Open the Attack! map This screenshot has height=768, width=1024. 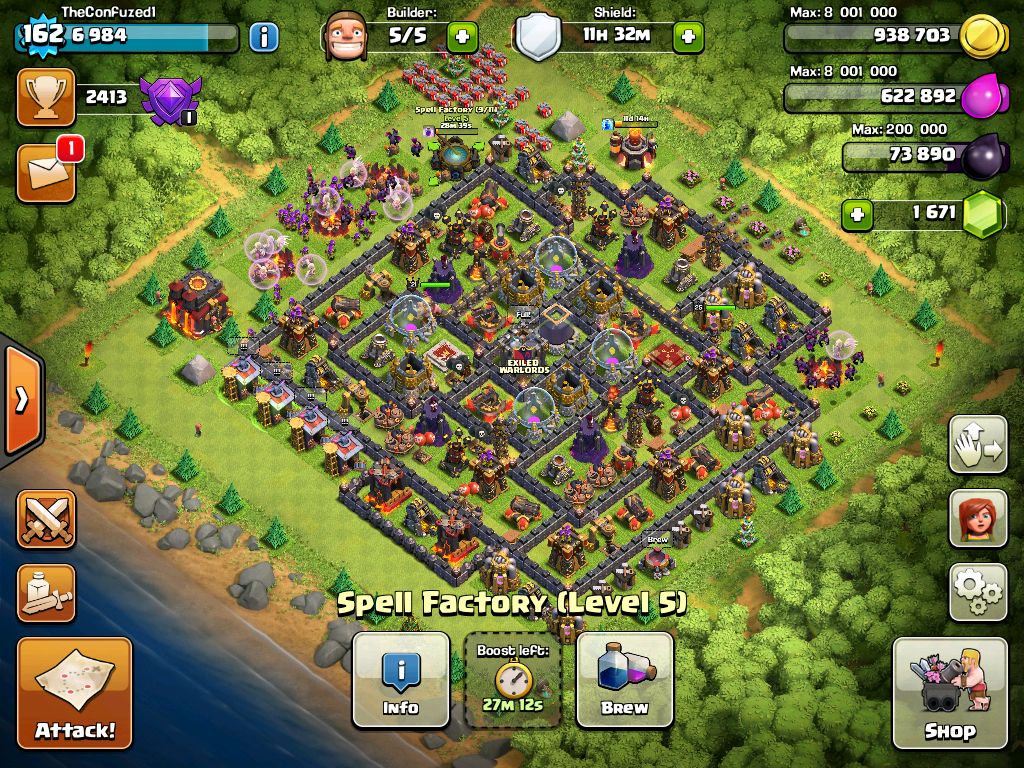point(74,692)
